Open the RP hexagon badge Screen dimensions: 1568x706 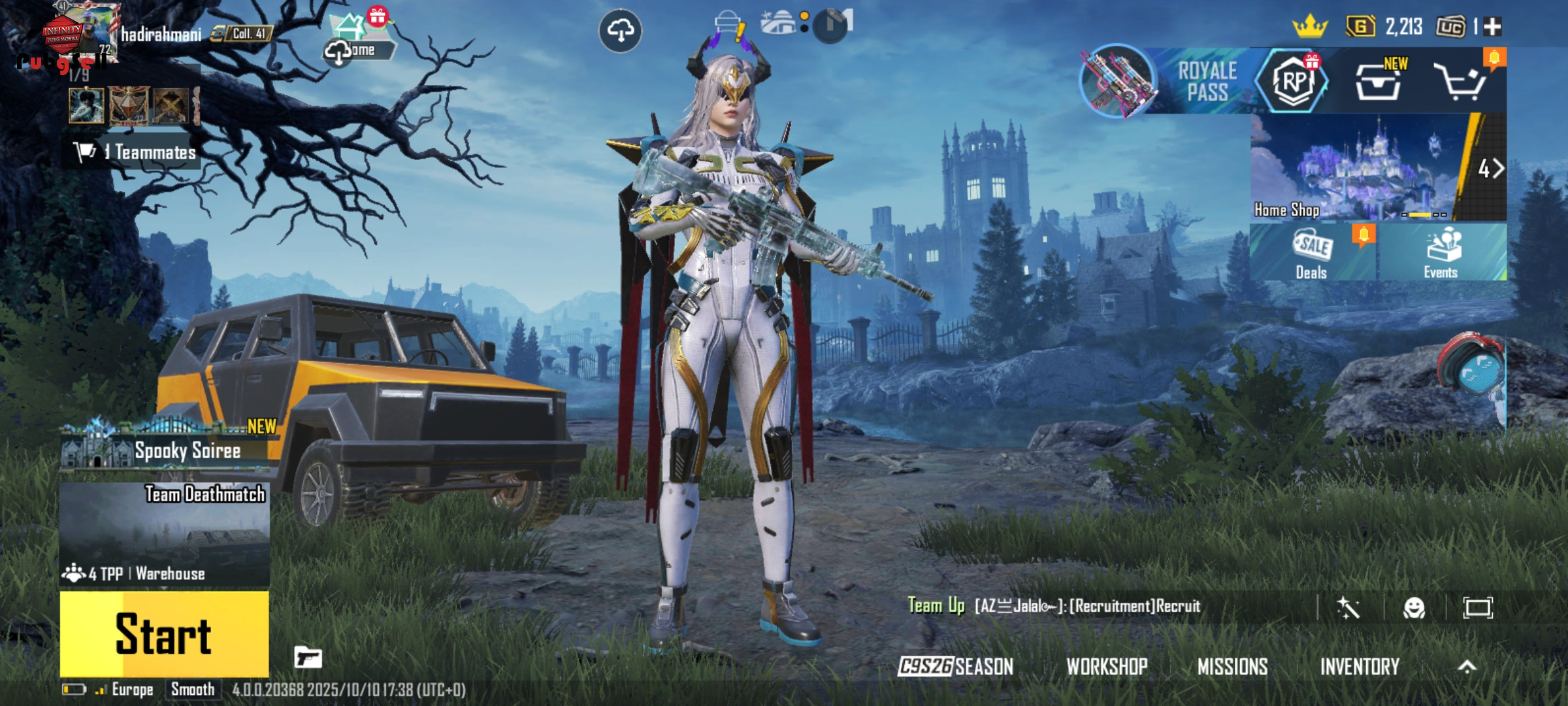coord(1293,82)
